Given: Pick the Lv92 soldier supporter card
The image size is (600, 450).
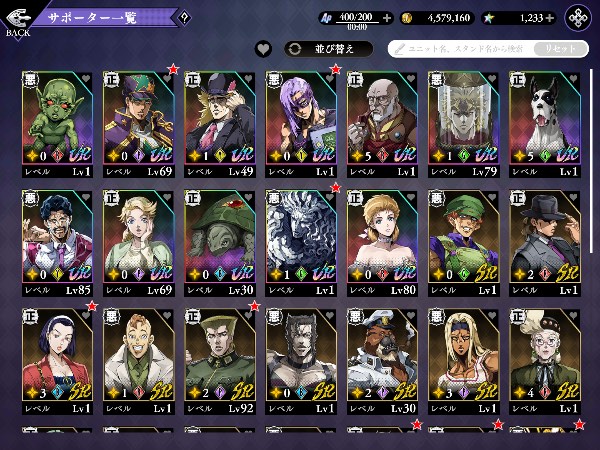Looking at the screenshot, I should point(221,360).
